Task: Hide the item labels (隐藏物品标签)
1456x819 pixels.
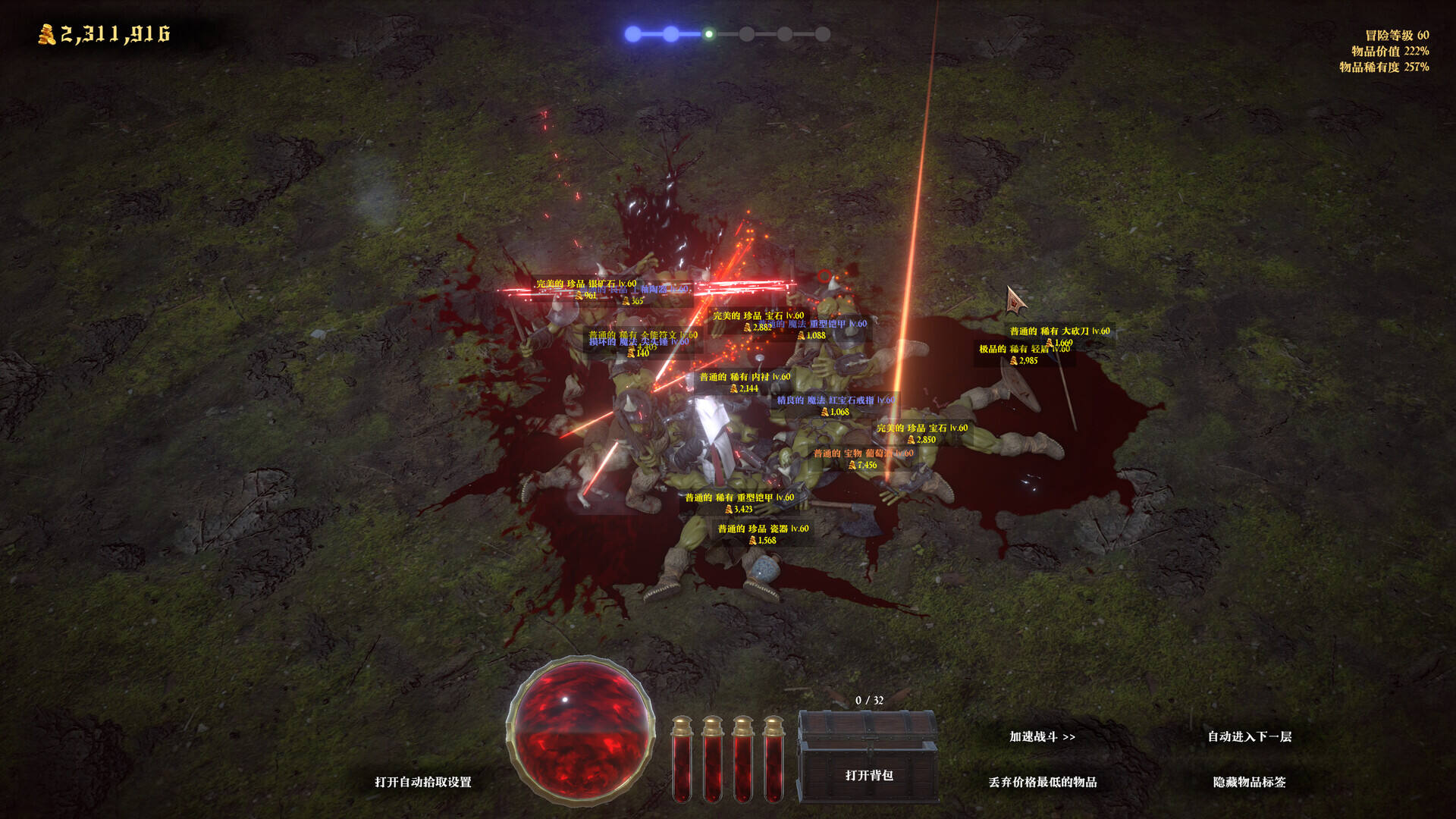Action: [1249, 782]
